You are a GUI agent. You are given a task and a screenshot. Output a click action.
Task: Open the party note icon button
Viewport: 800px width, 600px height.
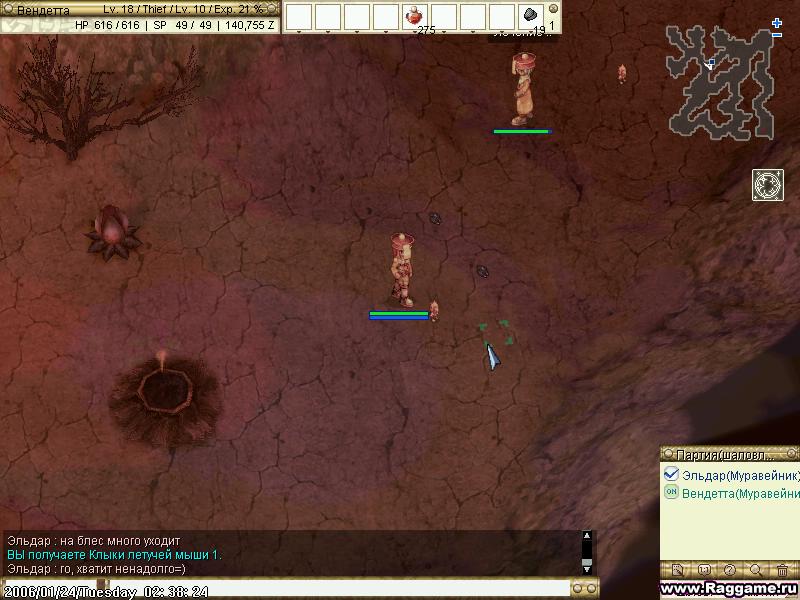pos(677,570)
